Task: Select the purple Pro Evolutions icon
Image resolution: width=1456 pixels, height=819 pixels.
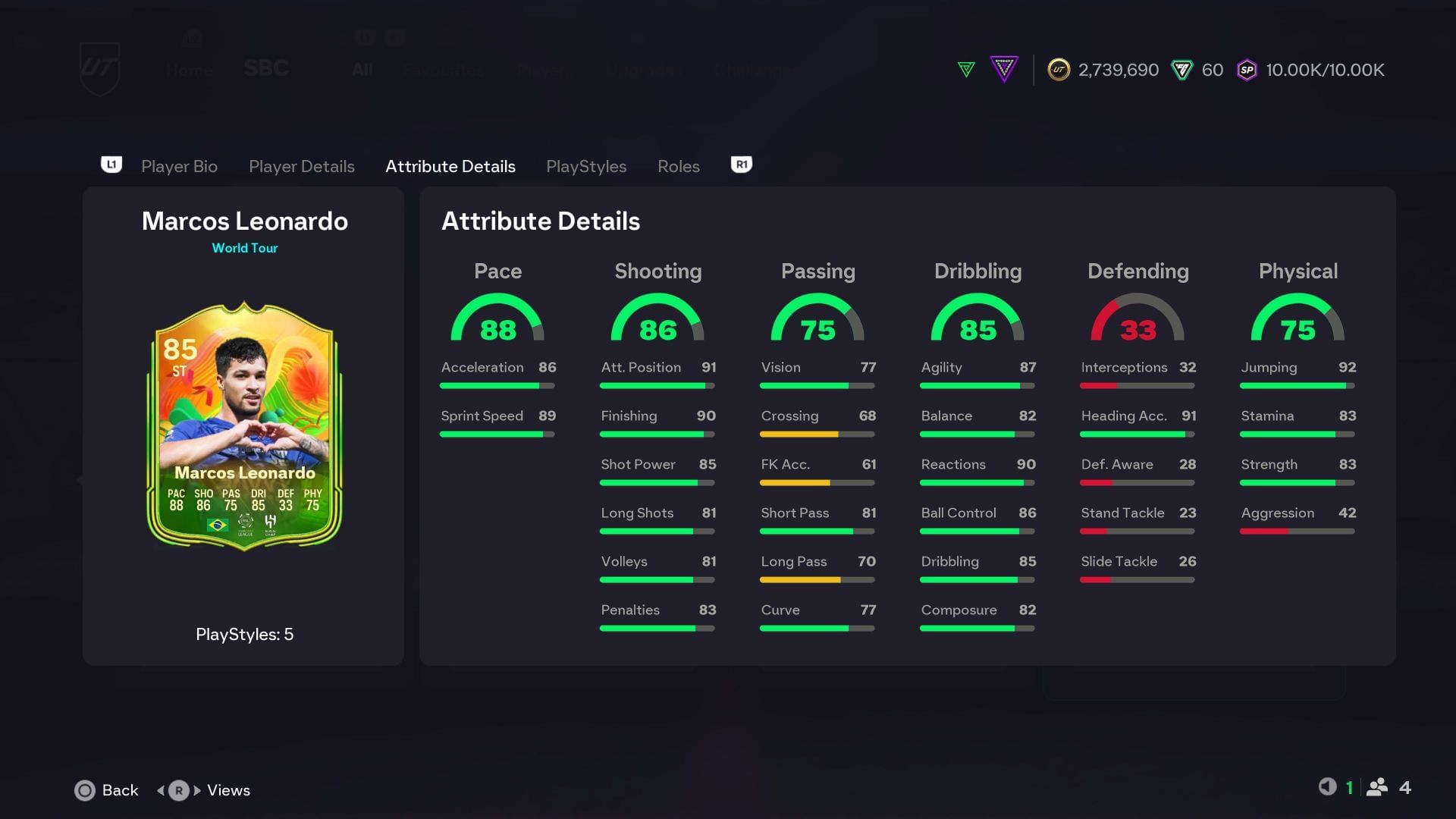Action: click(x=1004, y=70)
